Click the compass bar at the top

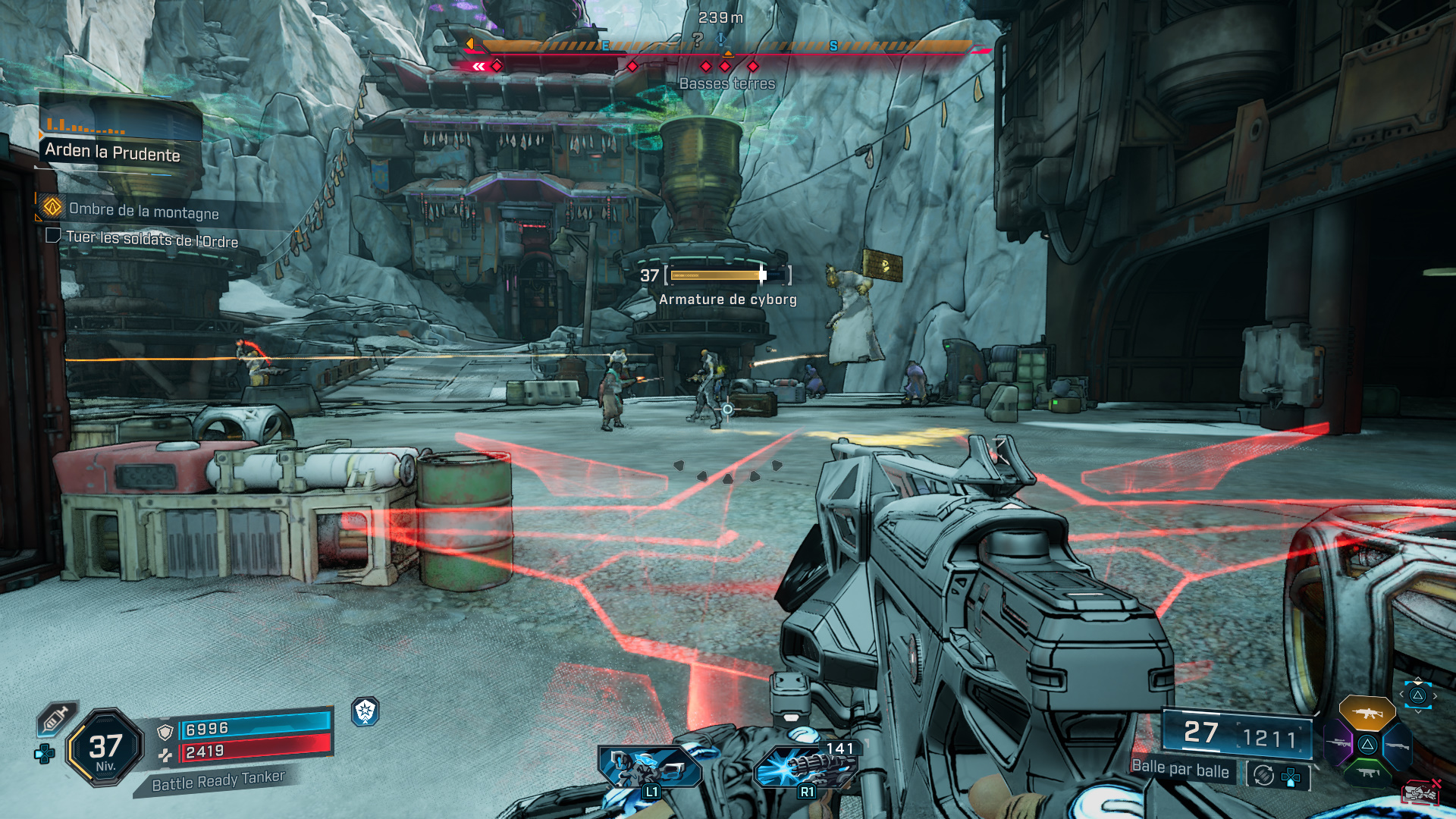tap(726, 47)
